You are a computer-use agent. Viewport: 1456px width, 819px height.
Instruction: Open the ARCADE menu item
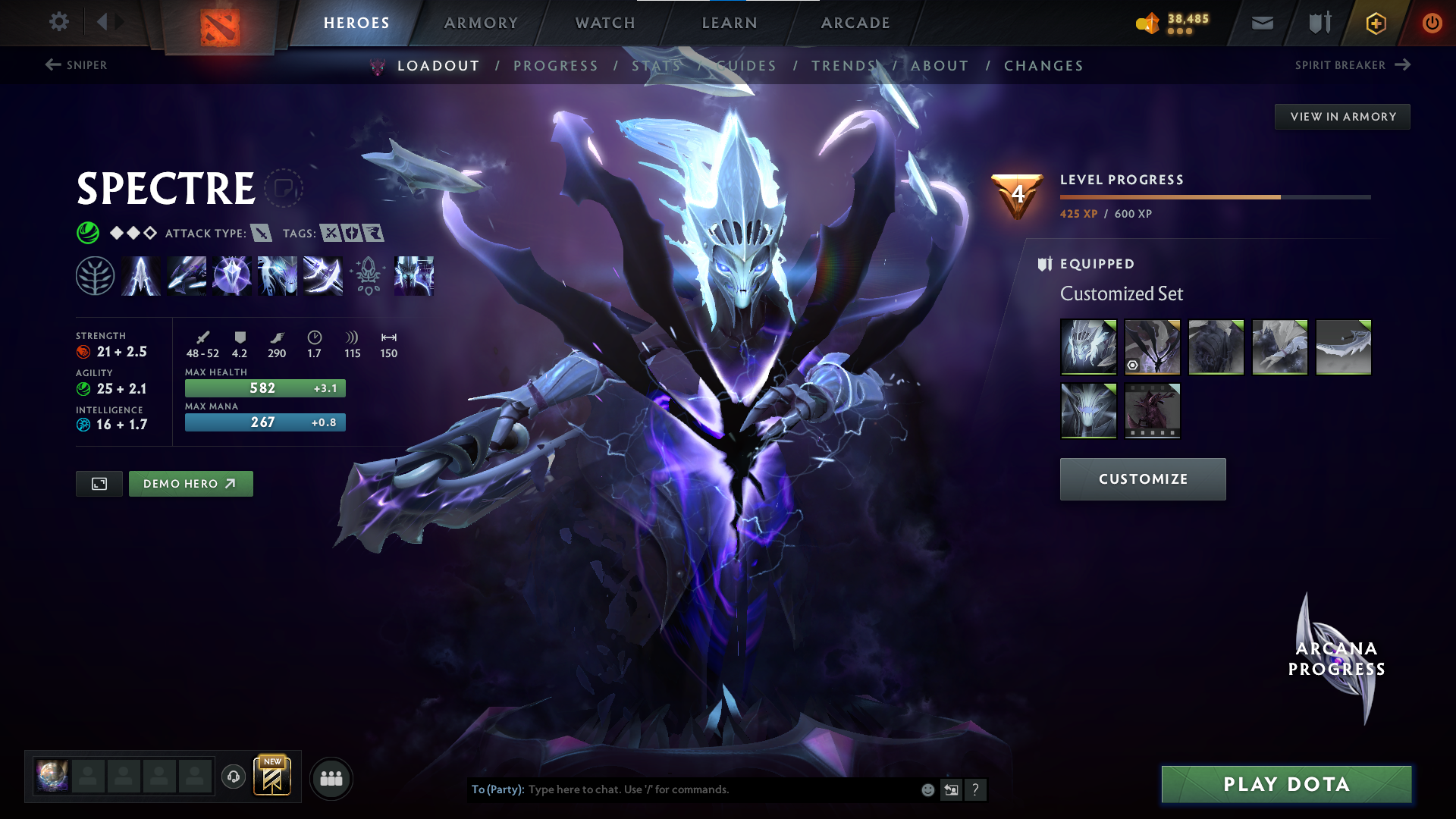[x=855, y=23]
